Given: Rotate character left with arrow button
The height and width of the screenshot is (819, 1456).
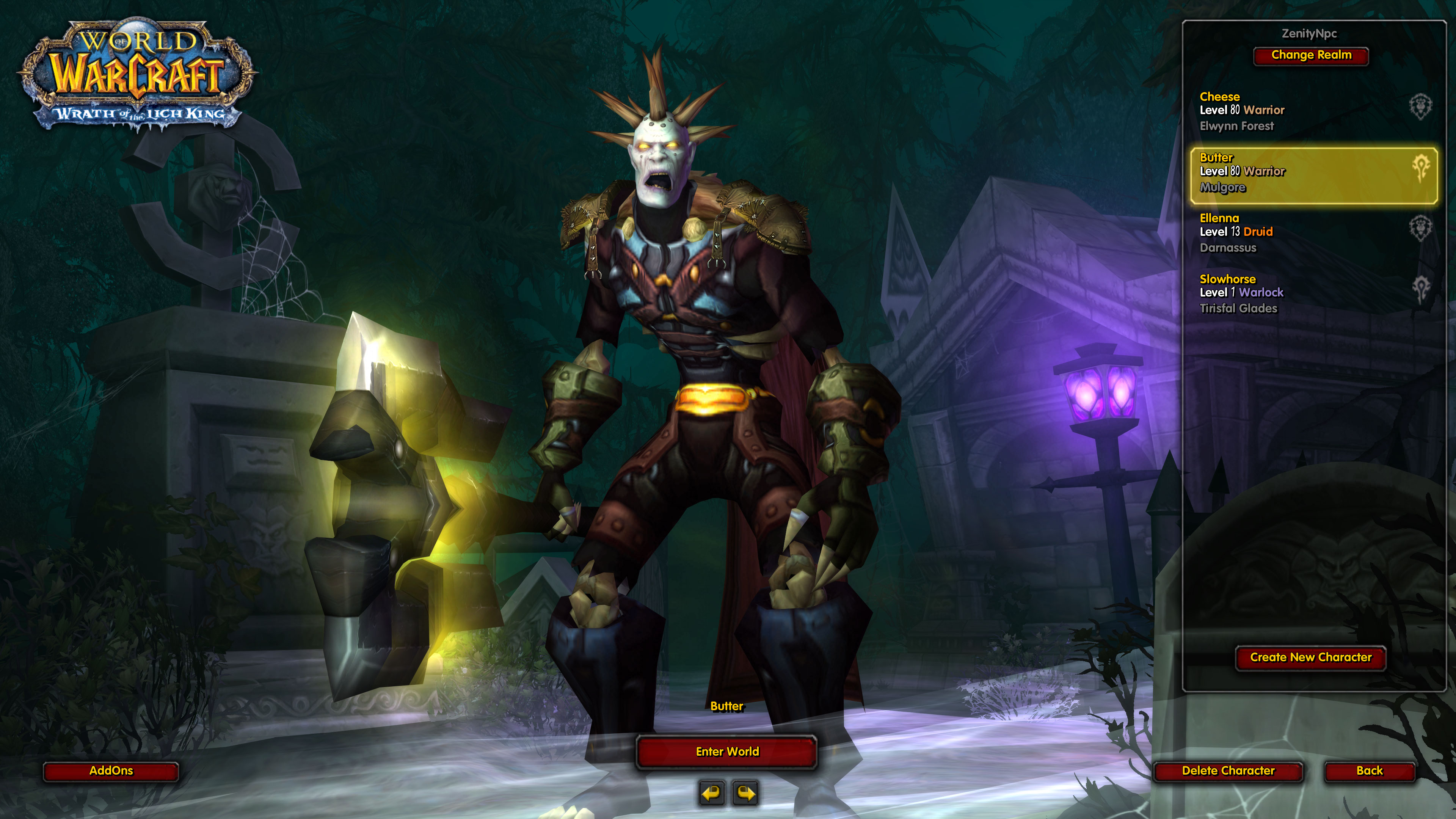Looking at the screenshot, I should click(x=712, y=793).
